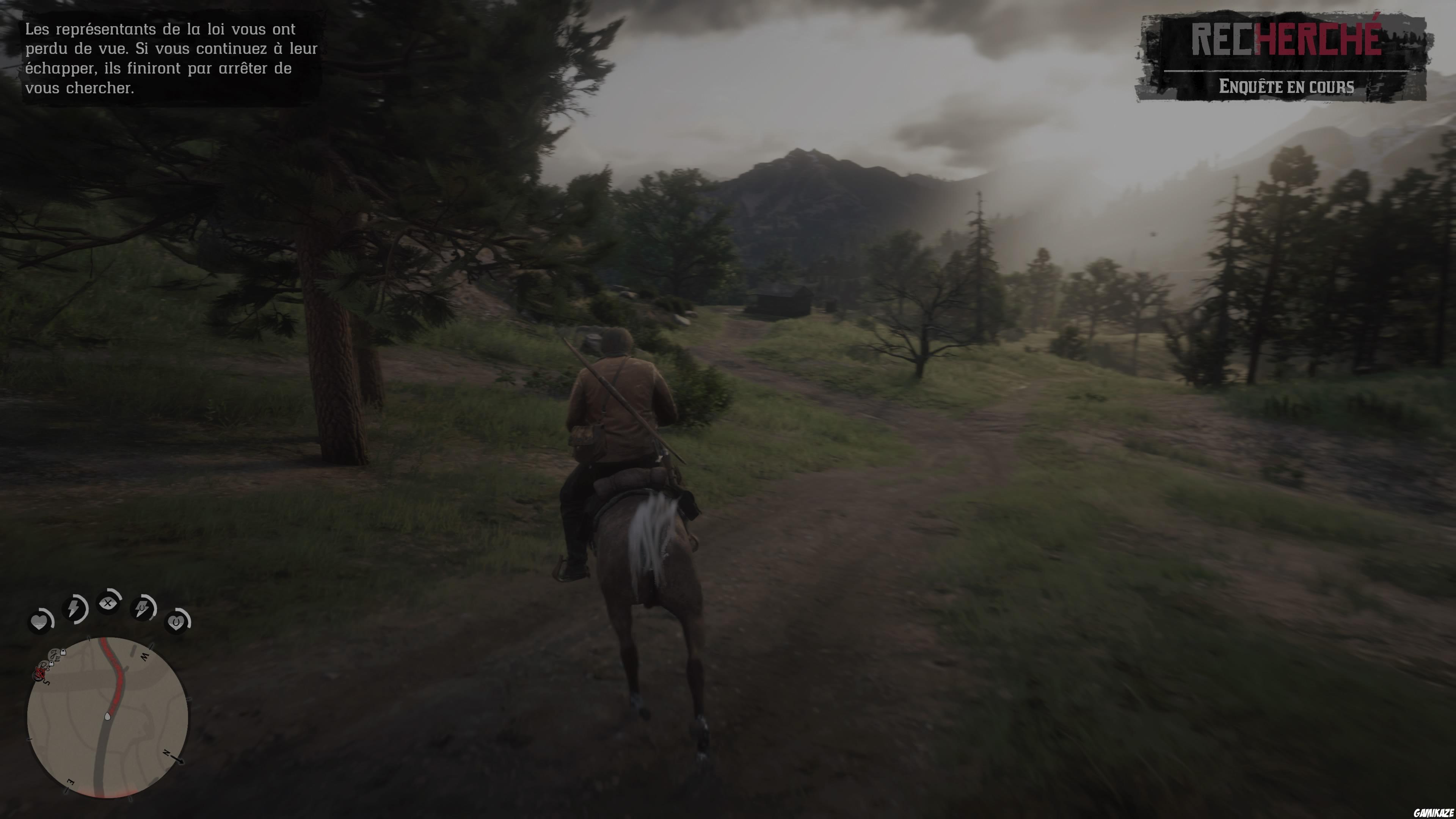Click the horse stamina horseshoe-bolt icon

point(143,609)
